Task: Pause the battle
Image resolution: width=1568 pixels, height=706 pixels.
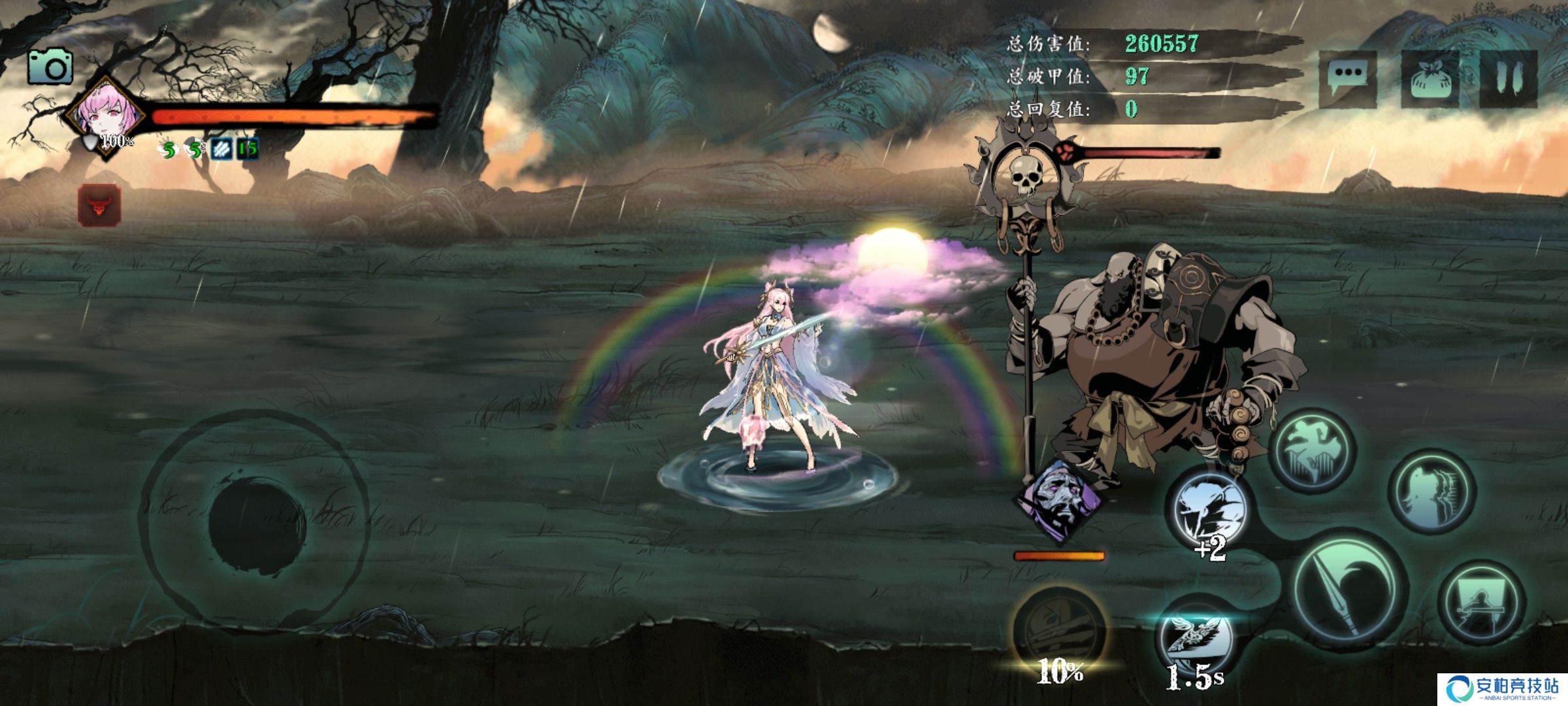Action: 1508,78
